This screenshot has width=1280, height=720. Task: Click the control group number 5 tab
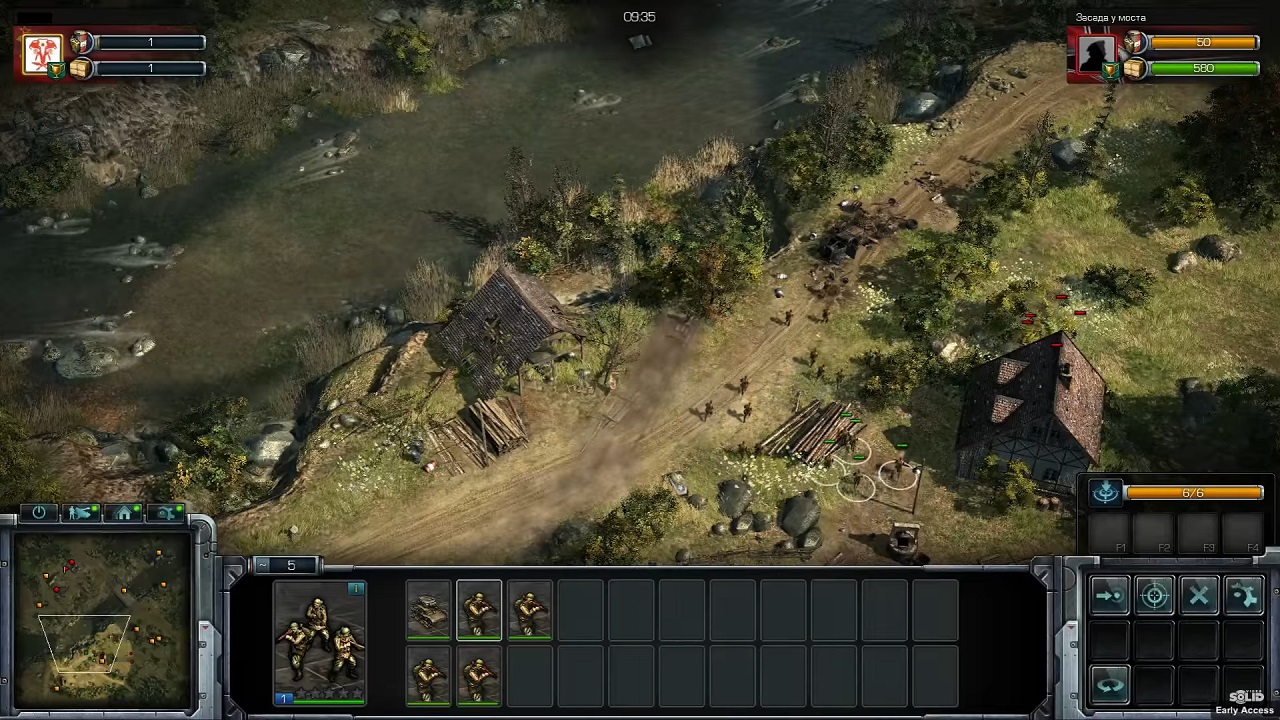pyautogui.click(x=290, y=566)
